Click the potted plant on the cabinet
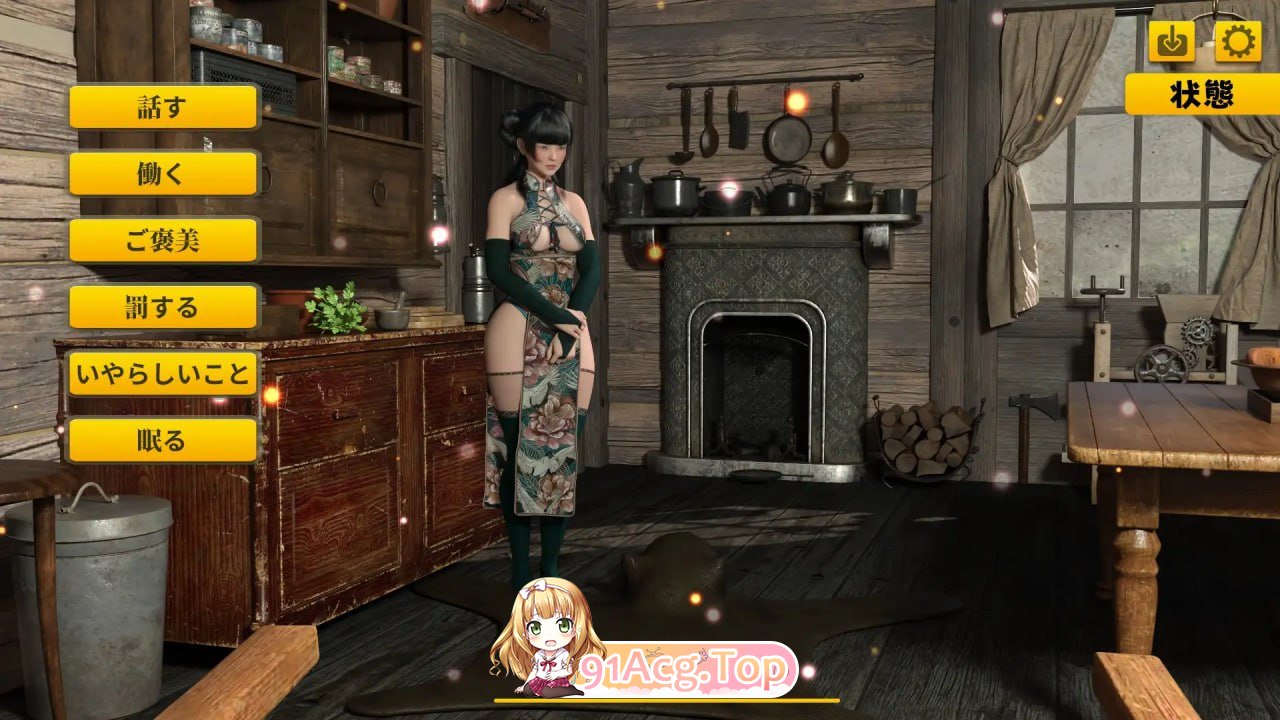 pyautogui.click(x=335, y=310)
